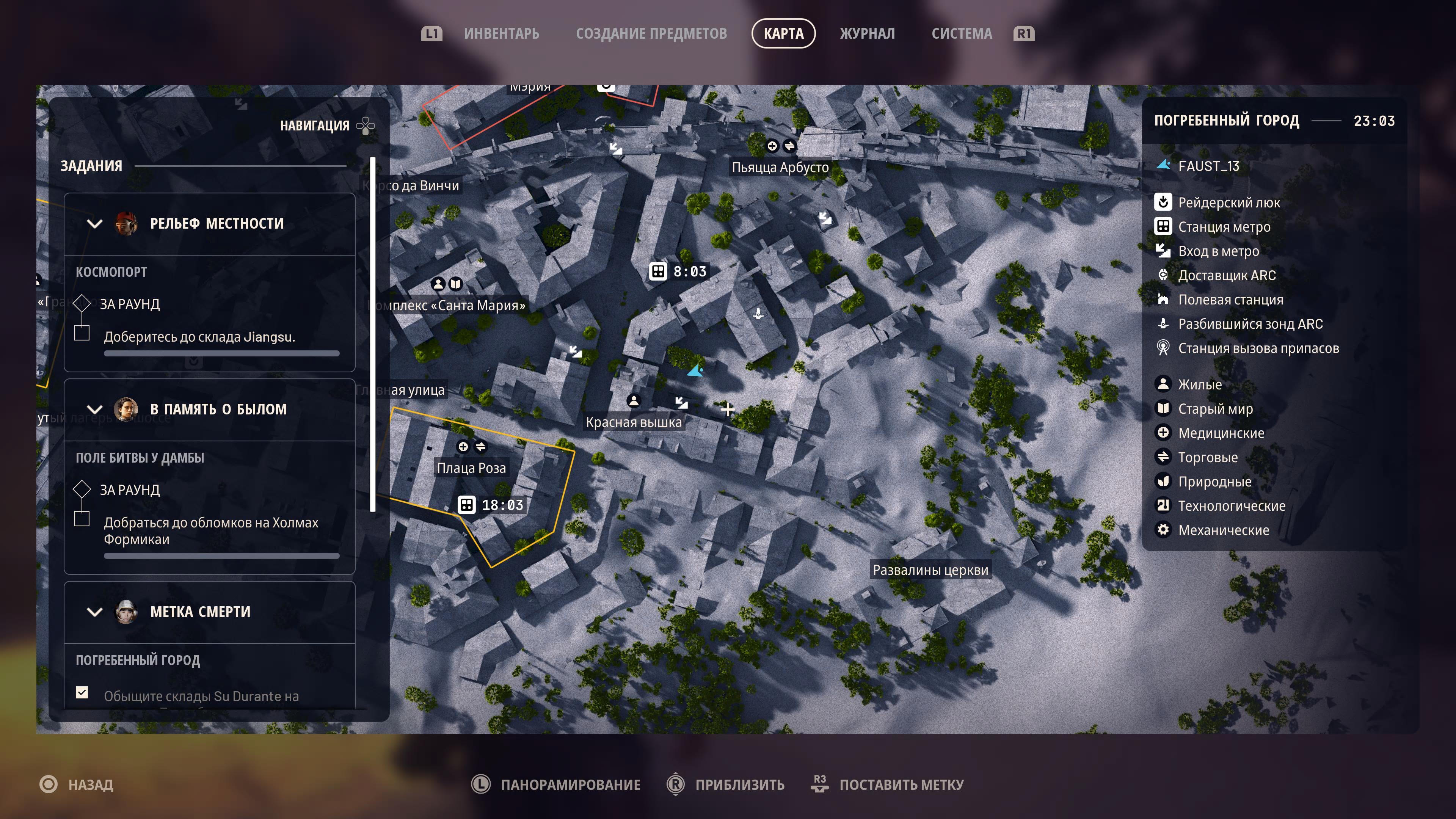This screenshot has width=1456, height=819.
Task: Open the Система tab
Action: click(x=962, y=34)
